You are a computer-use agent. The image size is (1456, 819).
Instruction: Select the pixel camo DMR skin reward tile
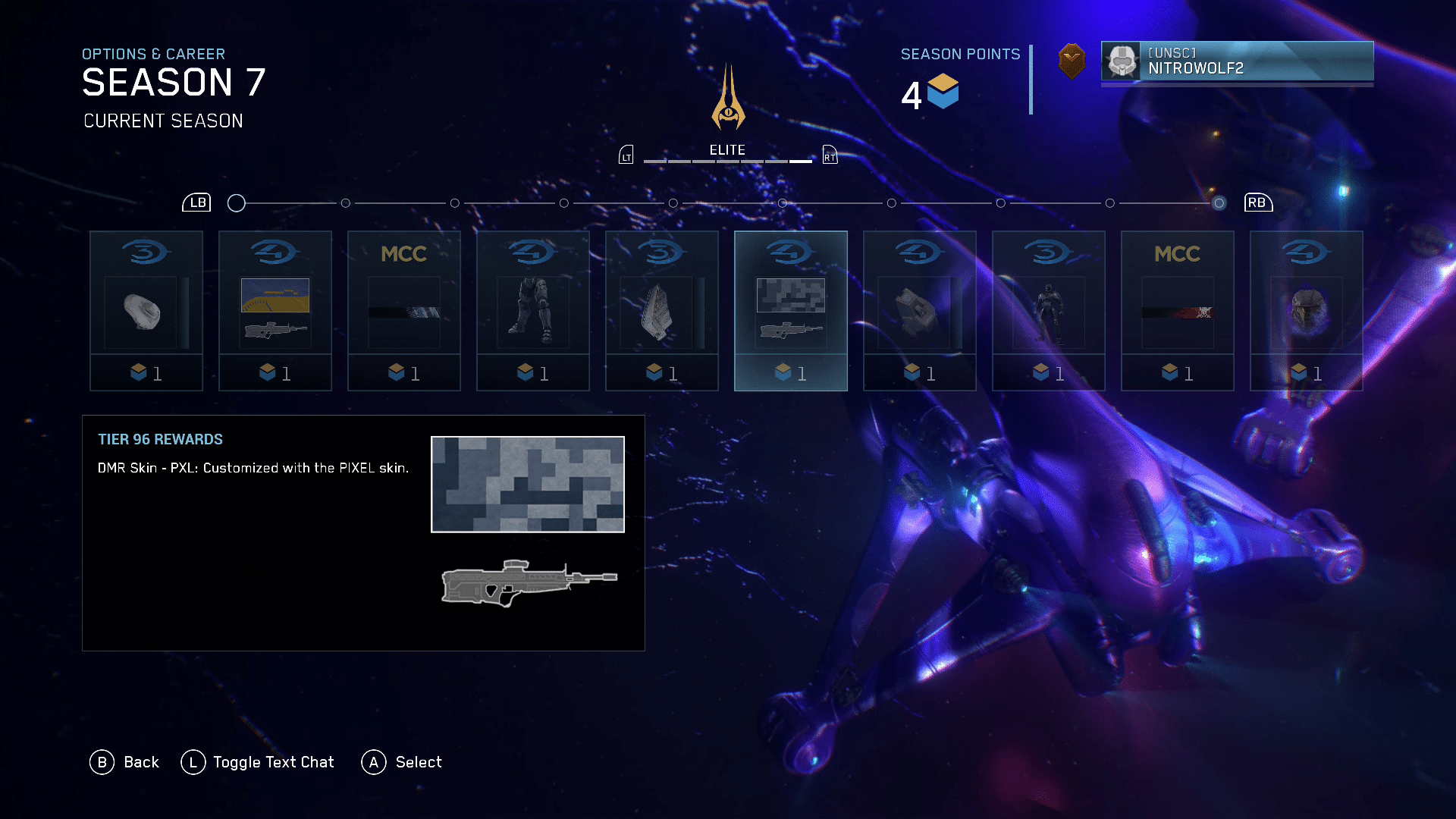(x=790, y=310)
